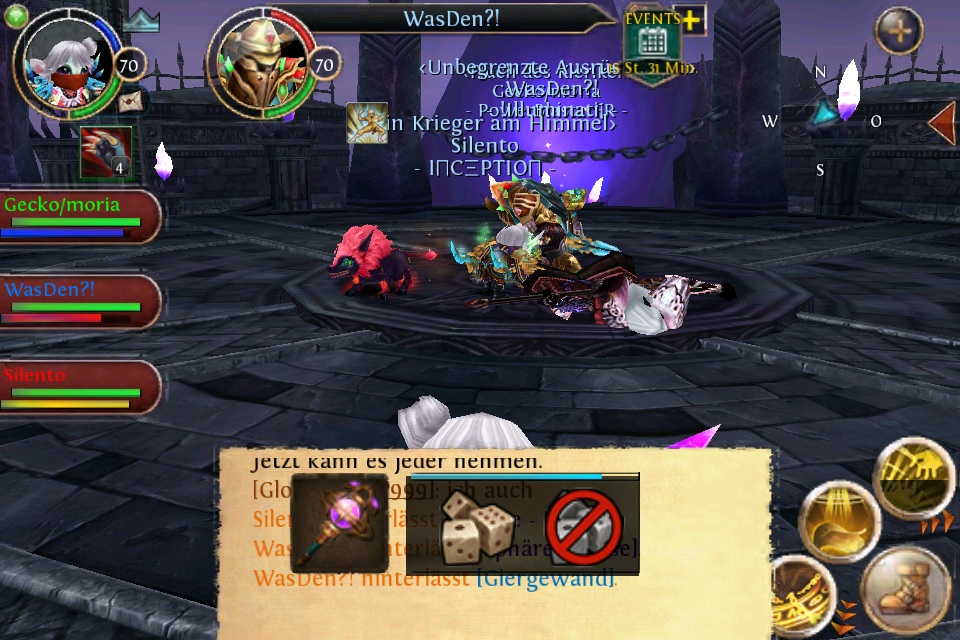Use the boot basic attack button

point(905,592)
